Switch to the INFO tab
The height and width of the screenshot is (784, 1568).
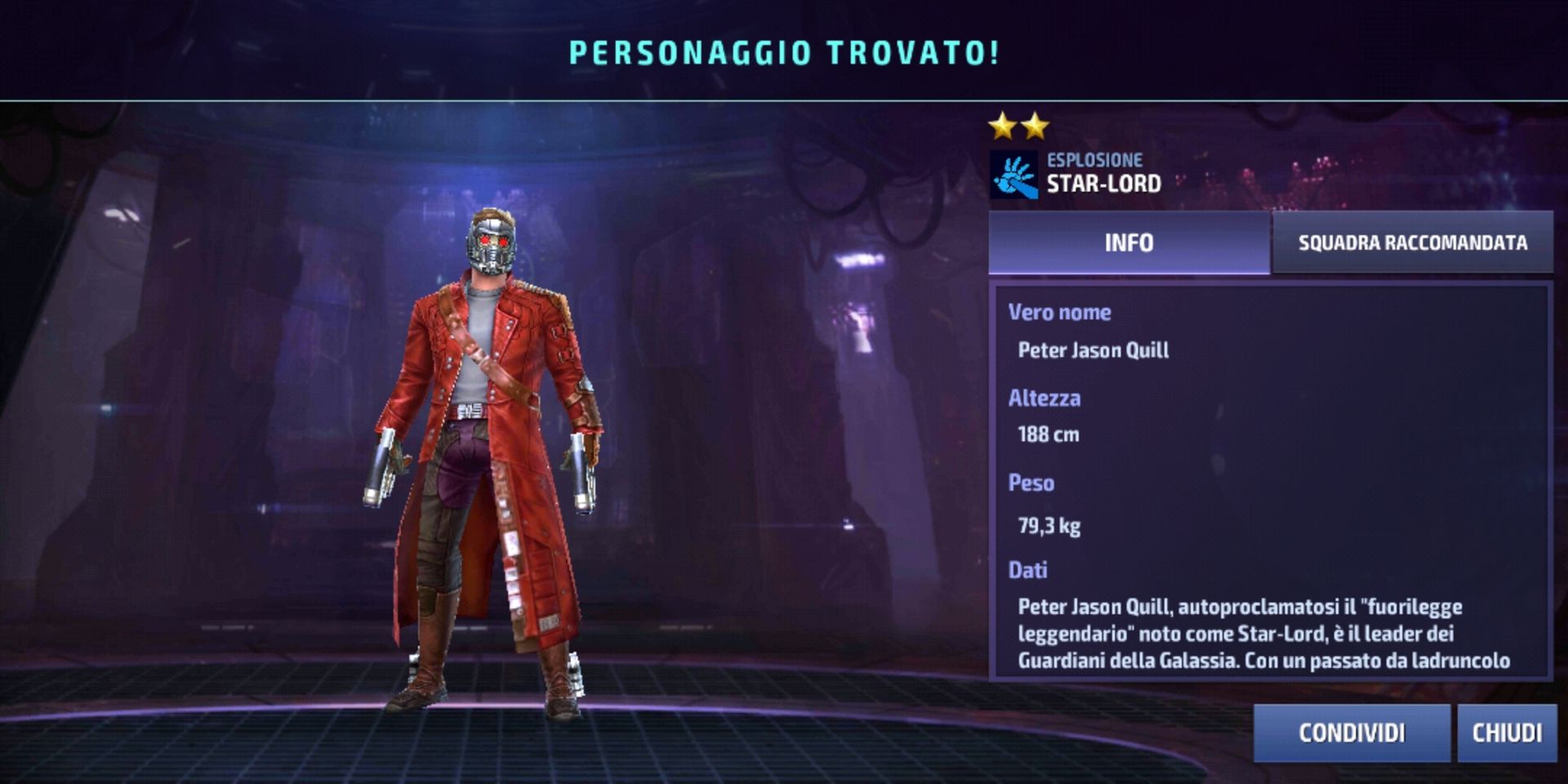(x=1129, y=243)
